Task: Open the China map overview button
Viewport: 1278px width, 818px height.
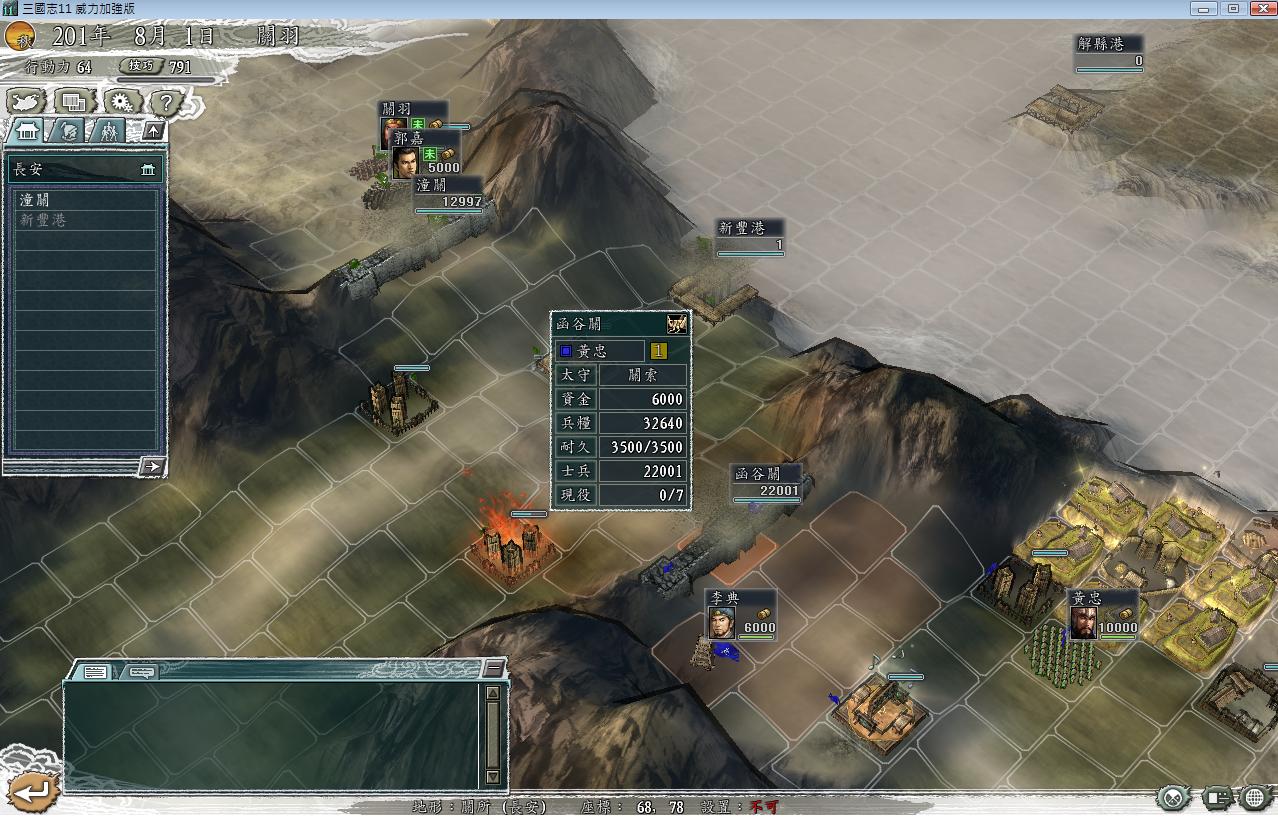Action: tap(27, 101)
